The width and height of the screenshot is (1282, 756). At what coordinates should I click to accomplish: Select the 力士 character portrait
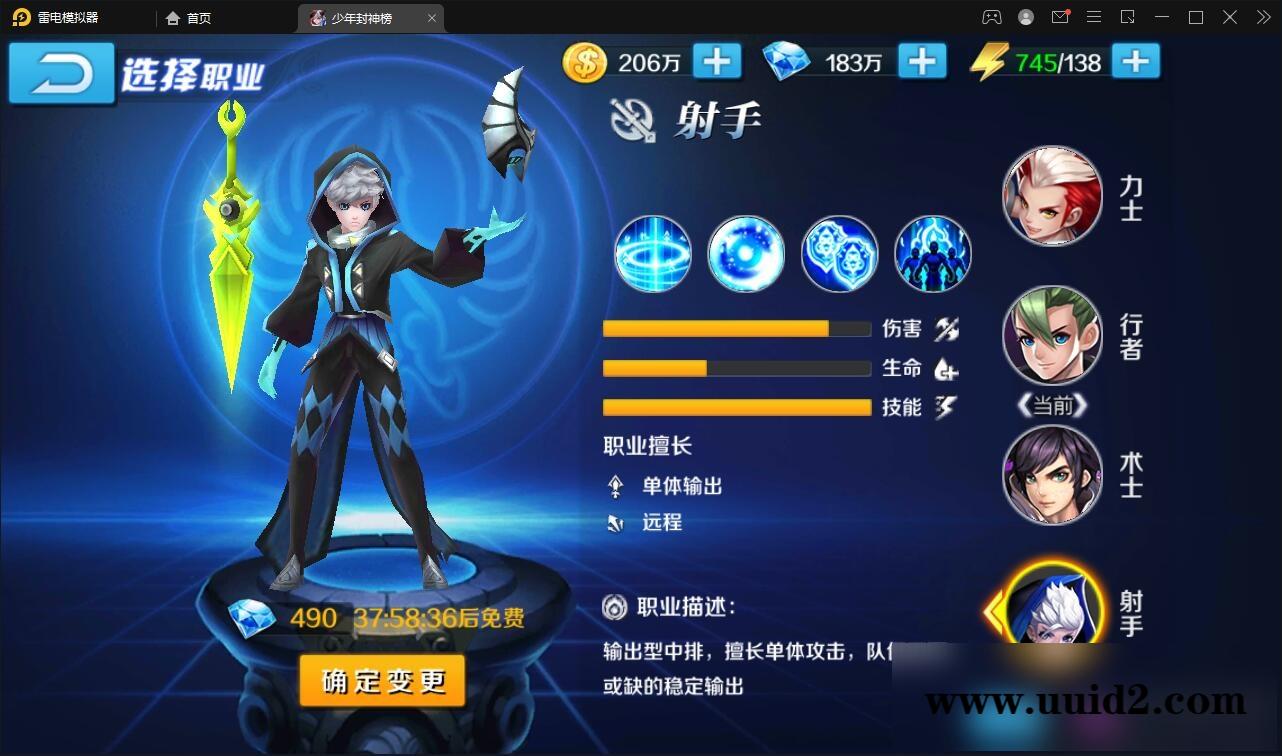pyautogui.click(x=1052, y=196)
